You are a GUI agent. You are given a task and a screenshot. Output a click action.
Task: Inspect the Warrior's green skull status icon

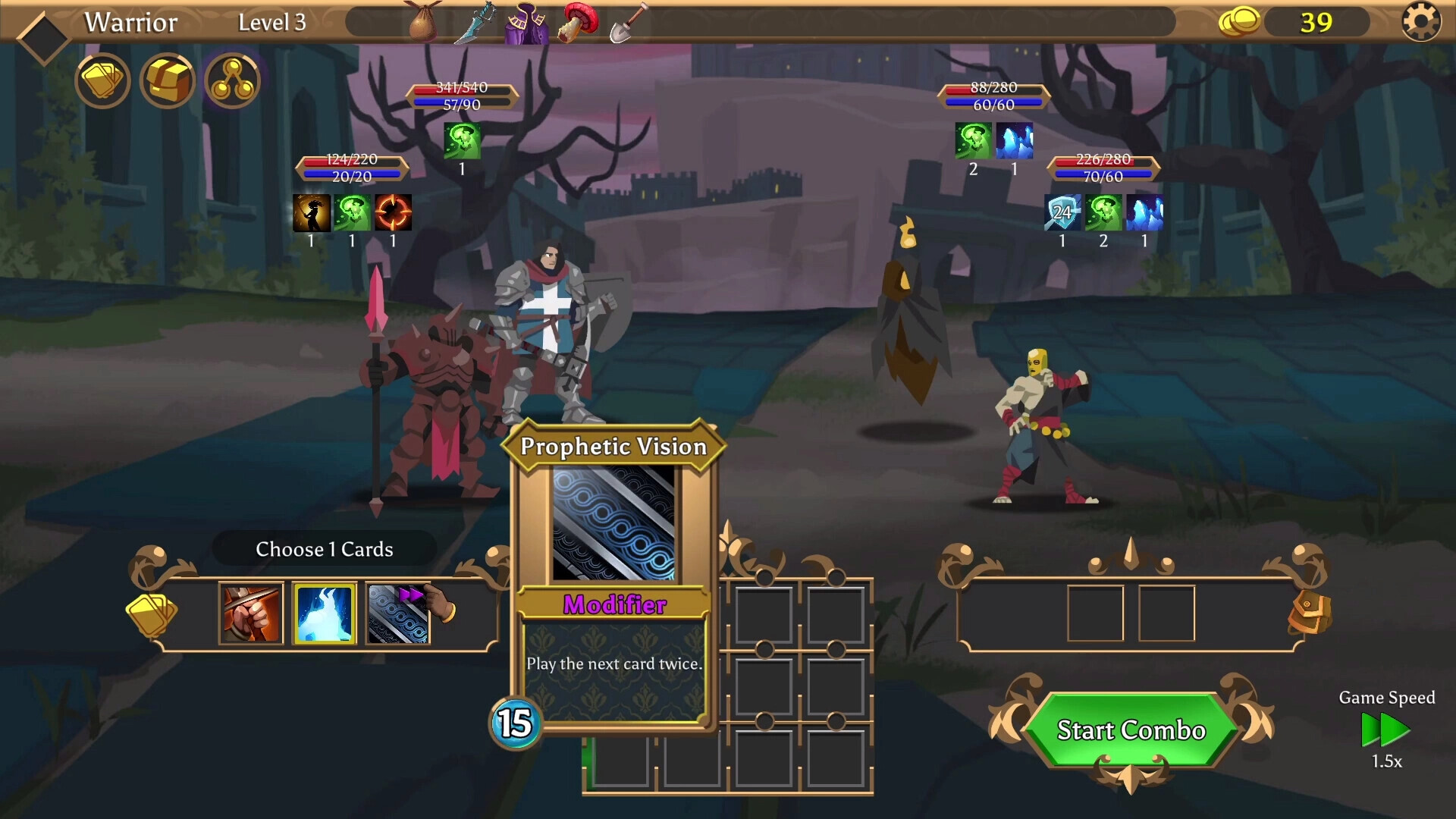462,140
